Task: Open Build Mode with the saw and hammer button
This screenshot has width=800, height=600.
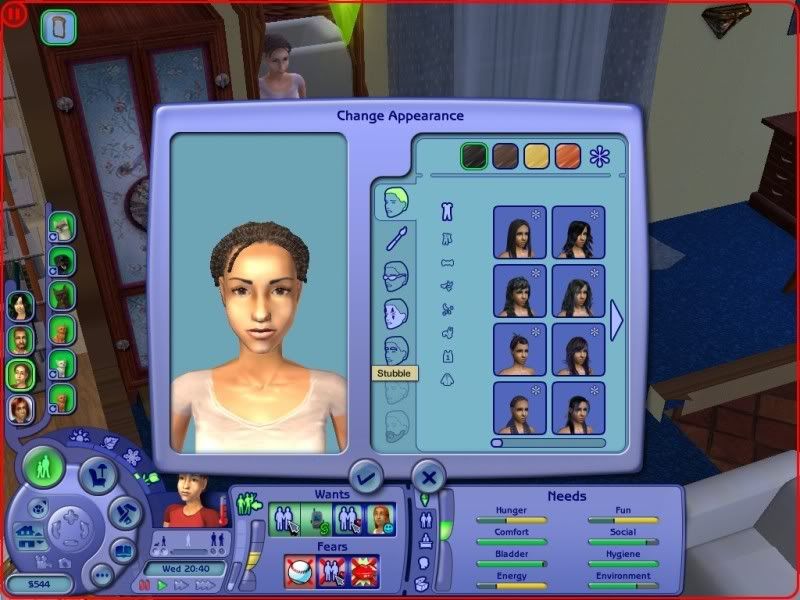Action: click(x=125, y=510)
